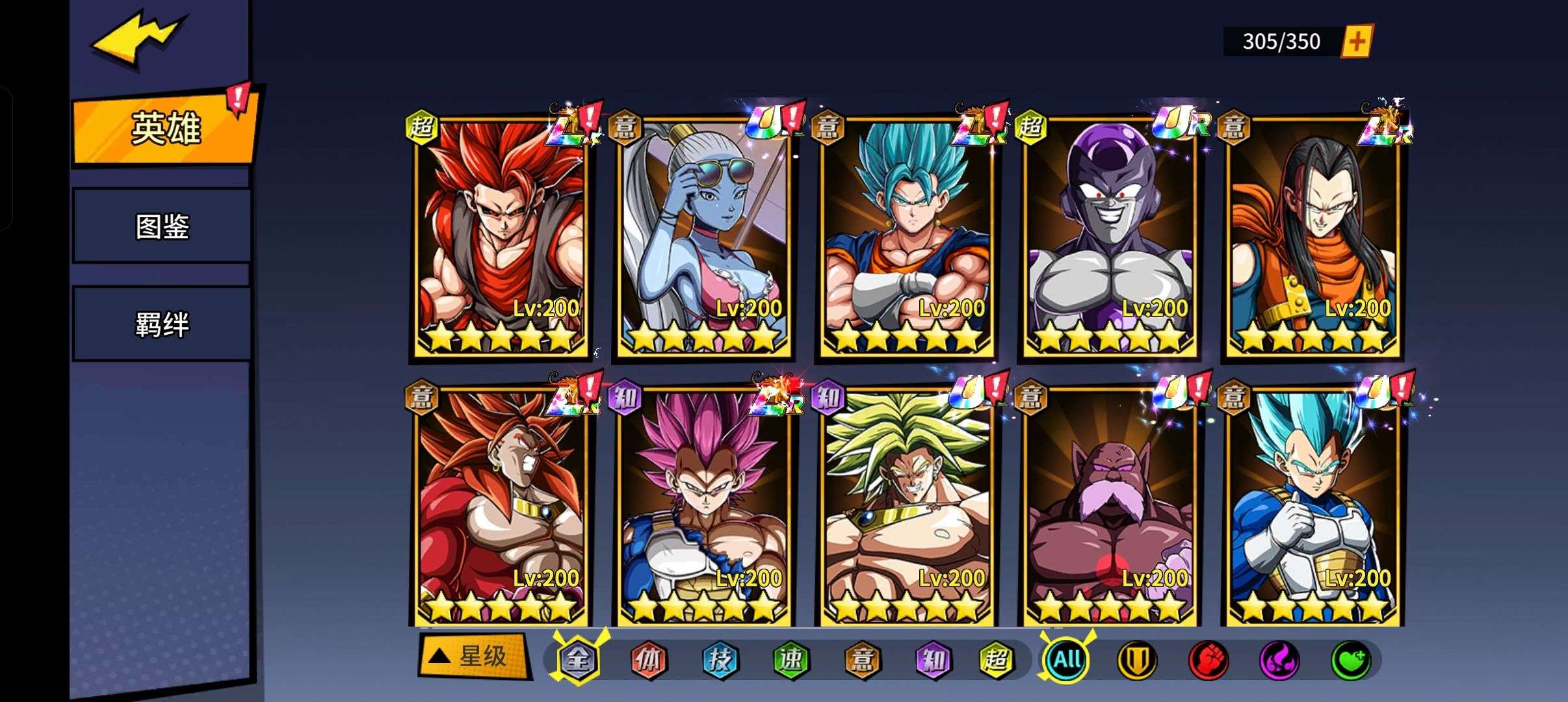Filter heroes by red 体 type

point(649,660)
